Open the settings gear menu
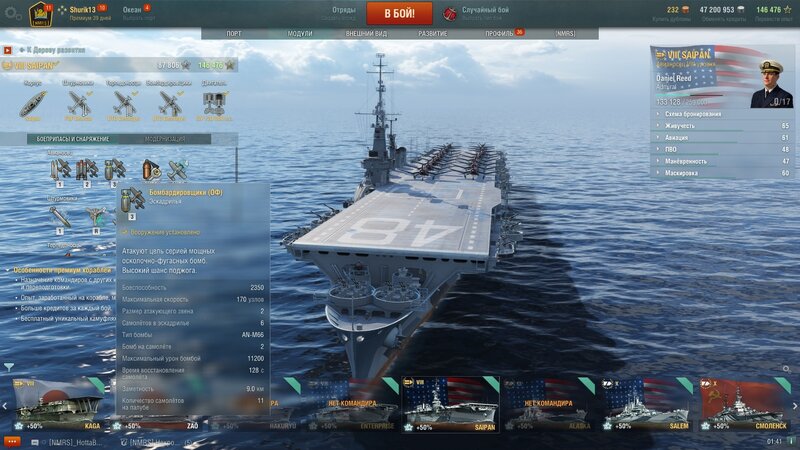The height and width of the screenshot is (450, 800). click(12, 12)
